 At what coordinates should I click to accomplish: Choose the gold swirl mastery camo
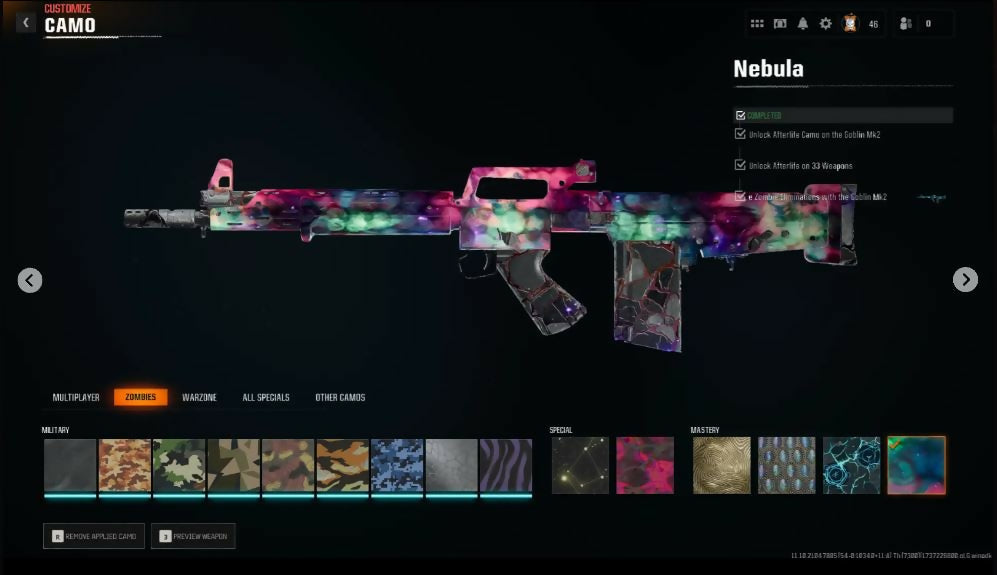[721, 465]
